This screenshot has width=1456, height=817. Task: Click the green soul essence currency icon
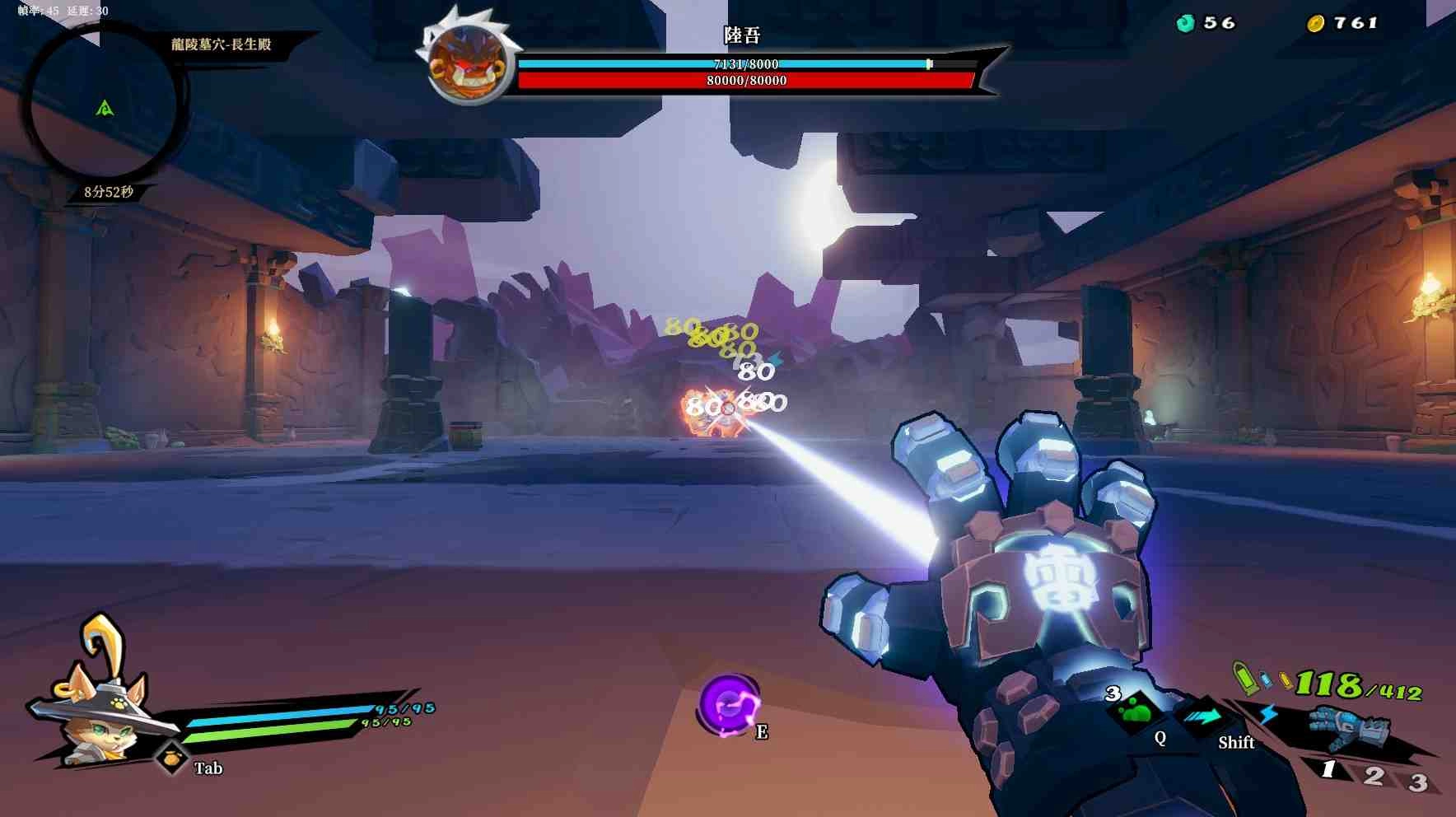click(1185, 23)
